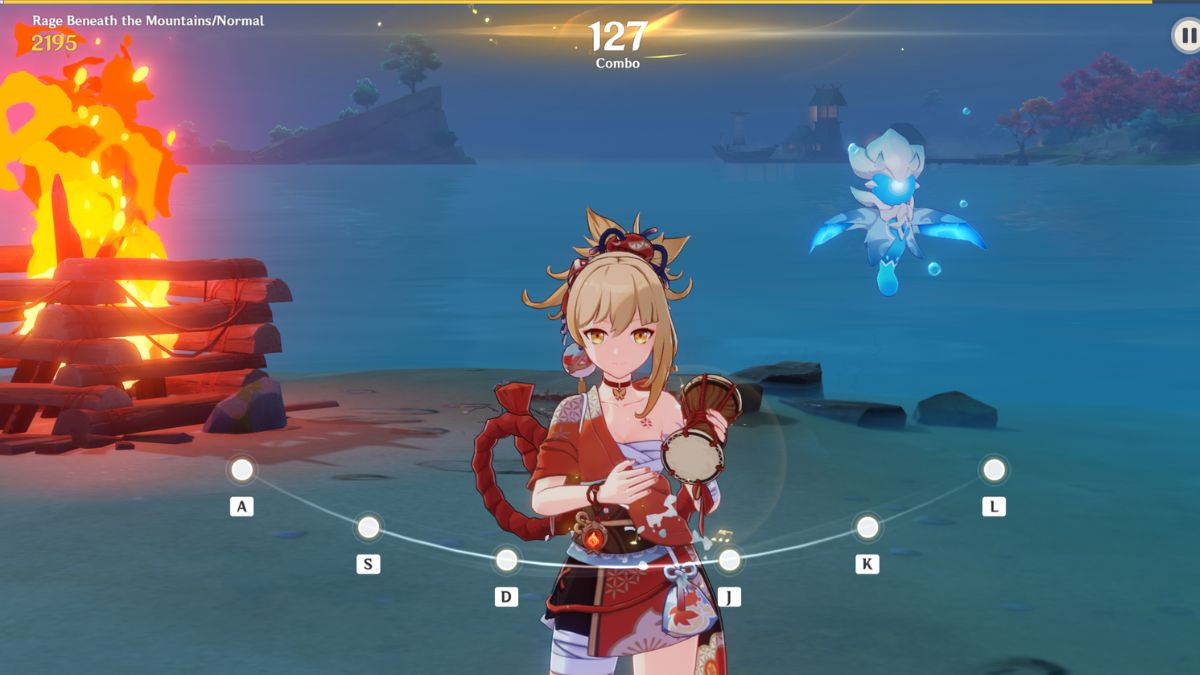
Task: Tap the note circle labeled D
Action: tap(507, 559)
